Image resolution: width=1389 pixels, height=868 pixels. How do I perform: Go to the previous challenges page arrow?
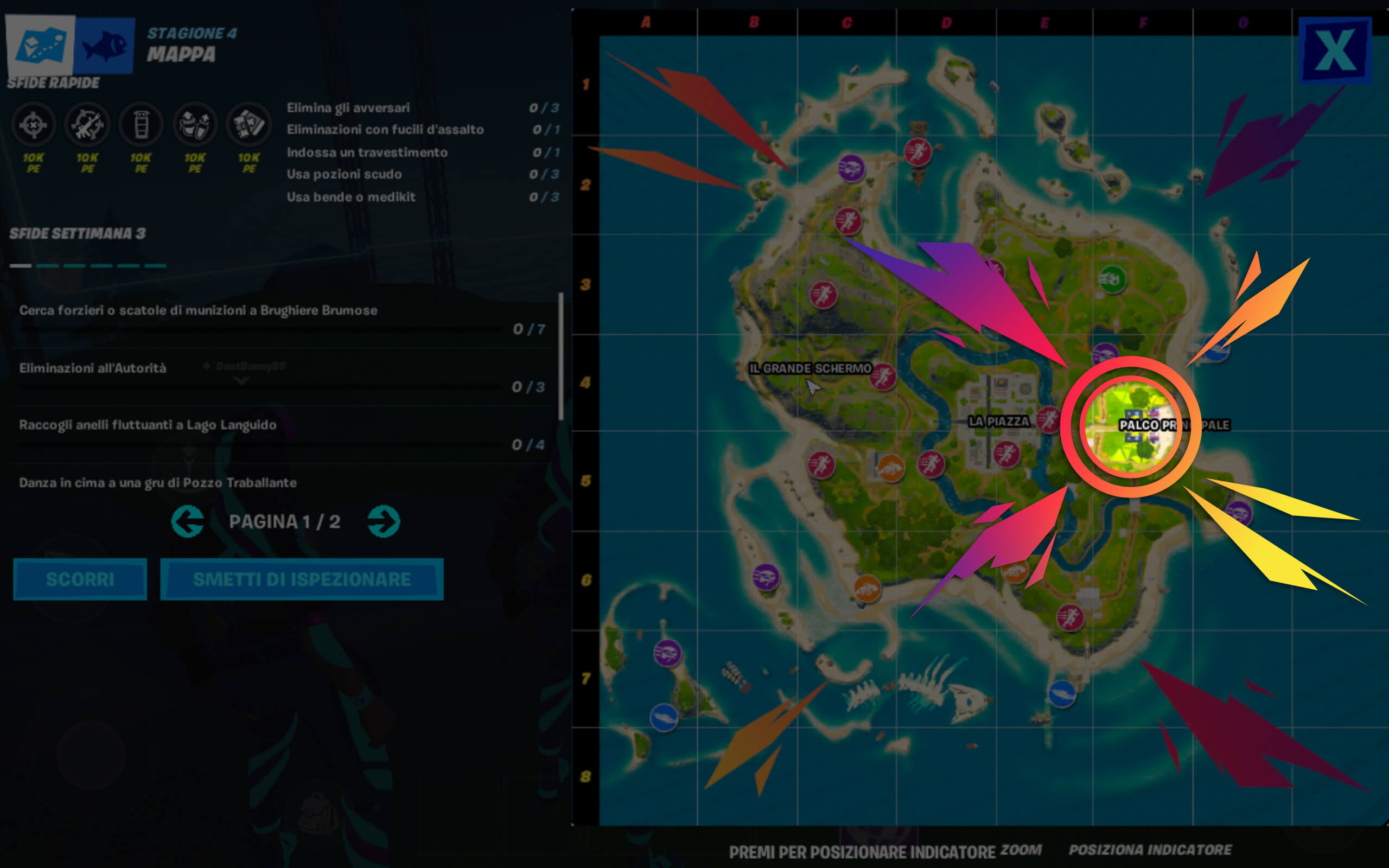188,522
